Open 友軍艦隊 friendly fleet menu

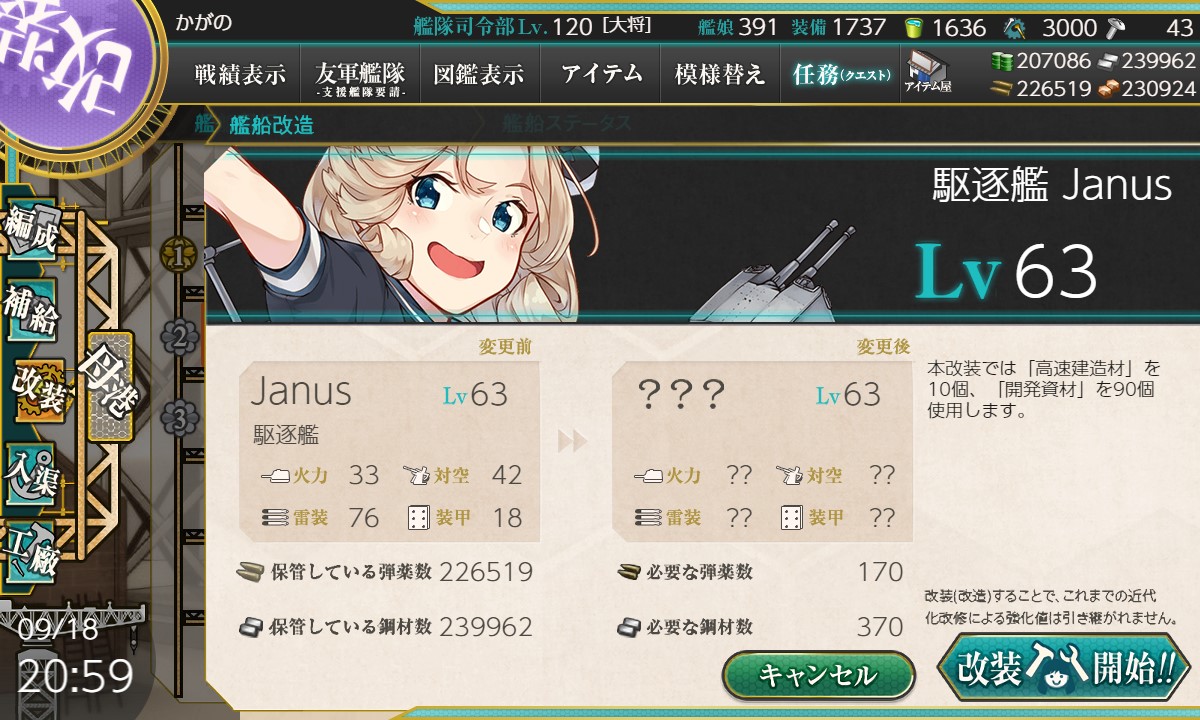tap(360, 73)
